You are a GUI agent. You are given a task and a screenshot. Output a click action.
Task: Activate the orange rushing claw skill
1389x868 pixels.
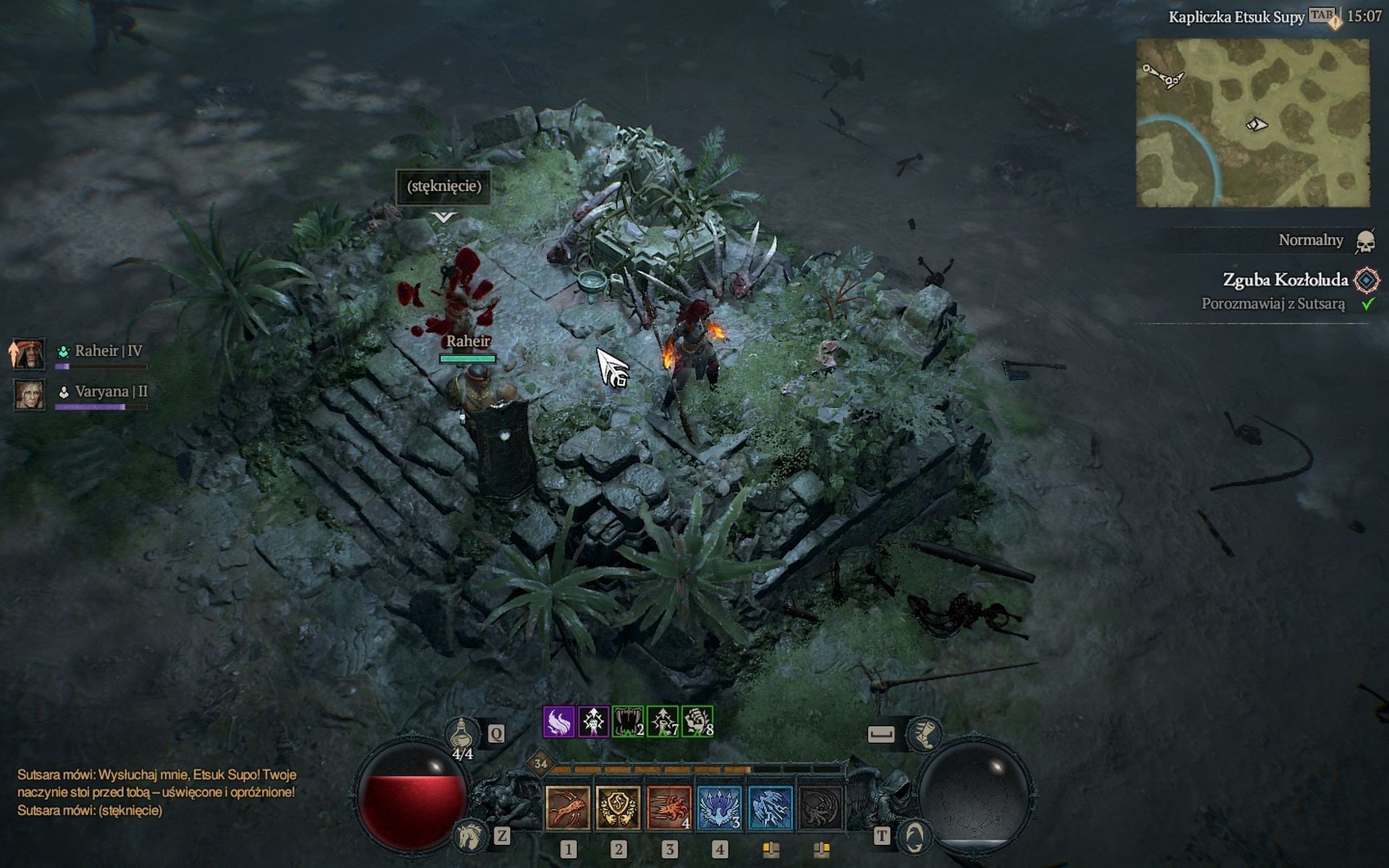[x=669, y=807]
